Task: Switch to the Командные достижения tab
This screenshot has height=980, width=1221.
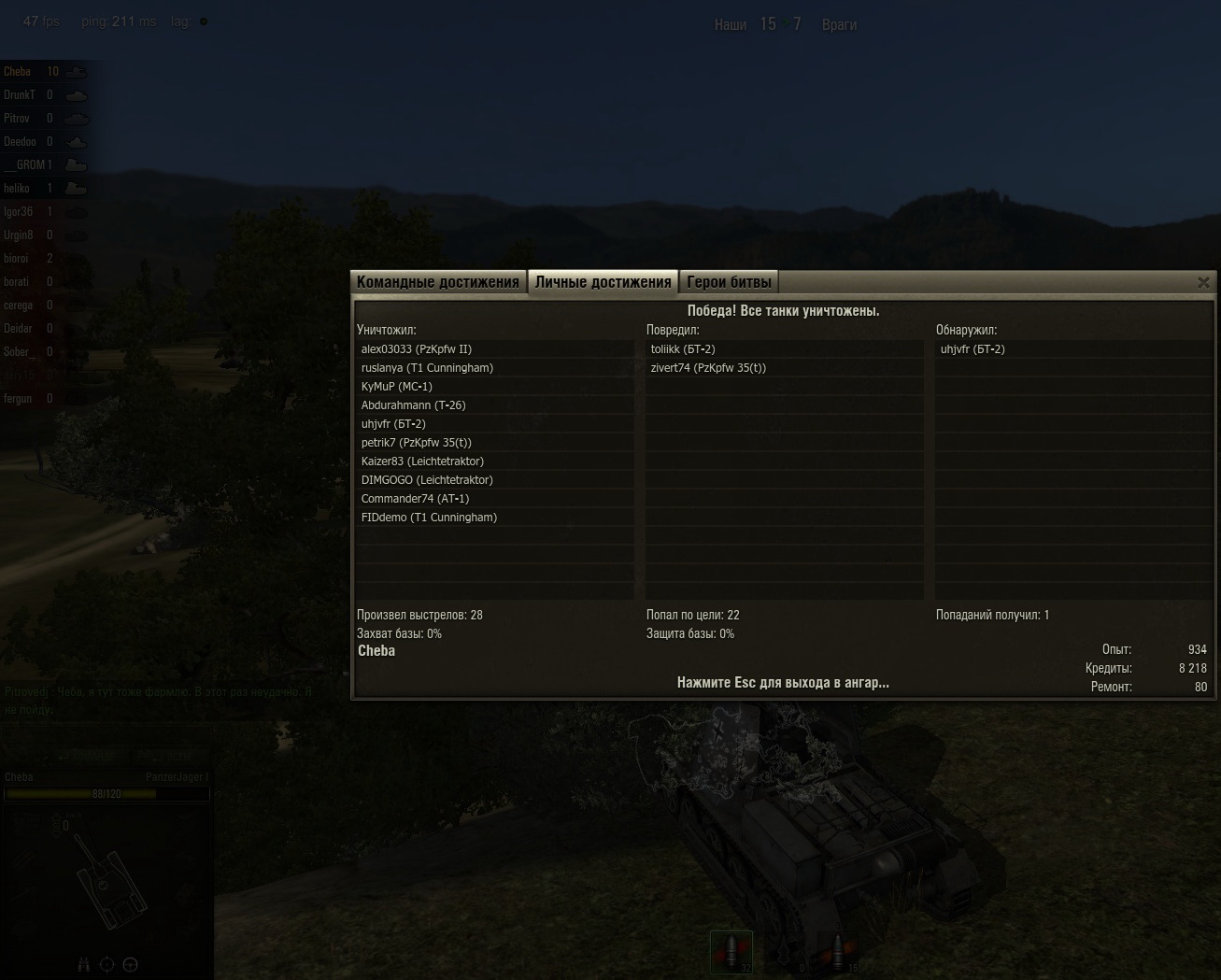Action: pos(437,282)
